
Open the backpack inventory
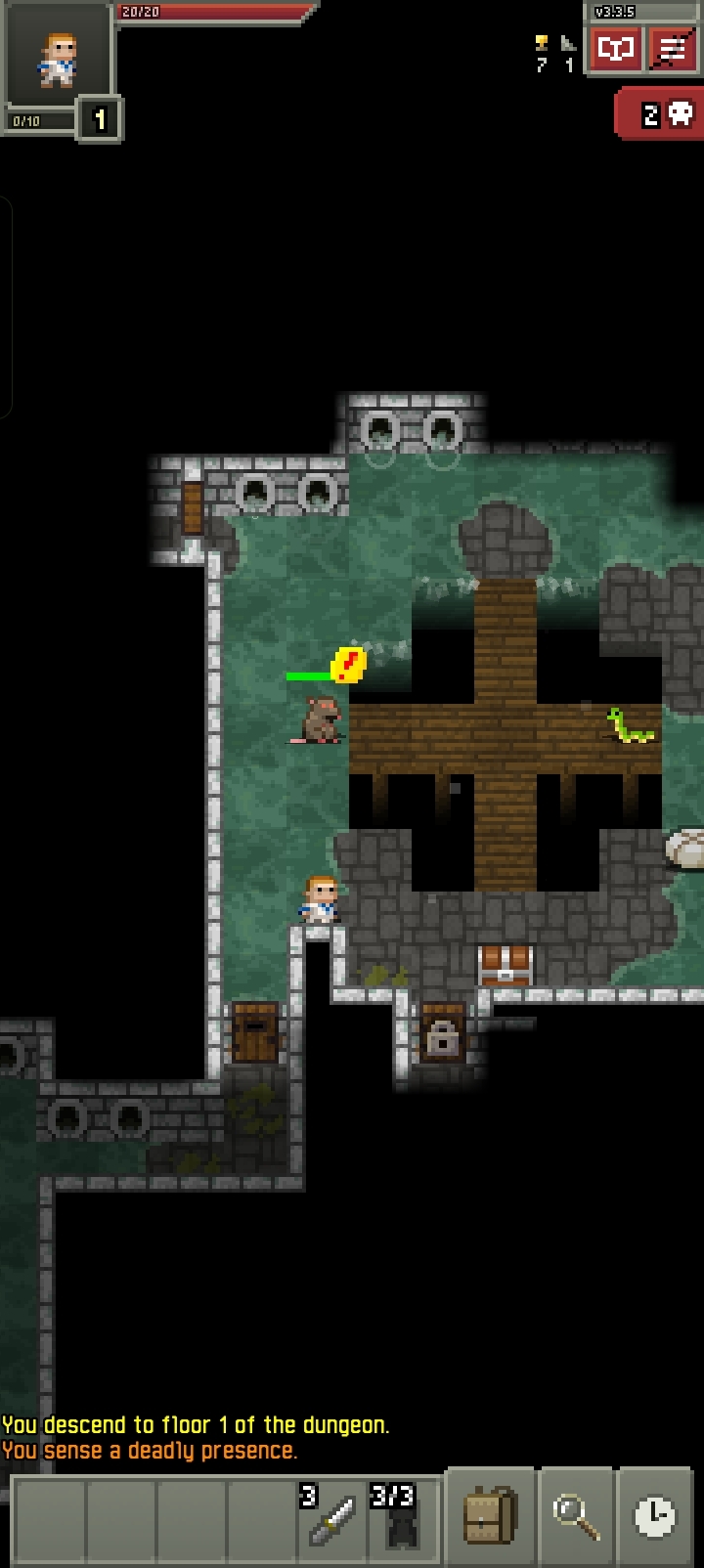[490, 1516]
